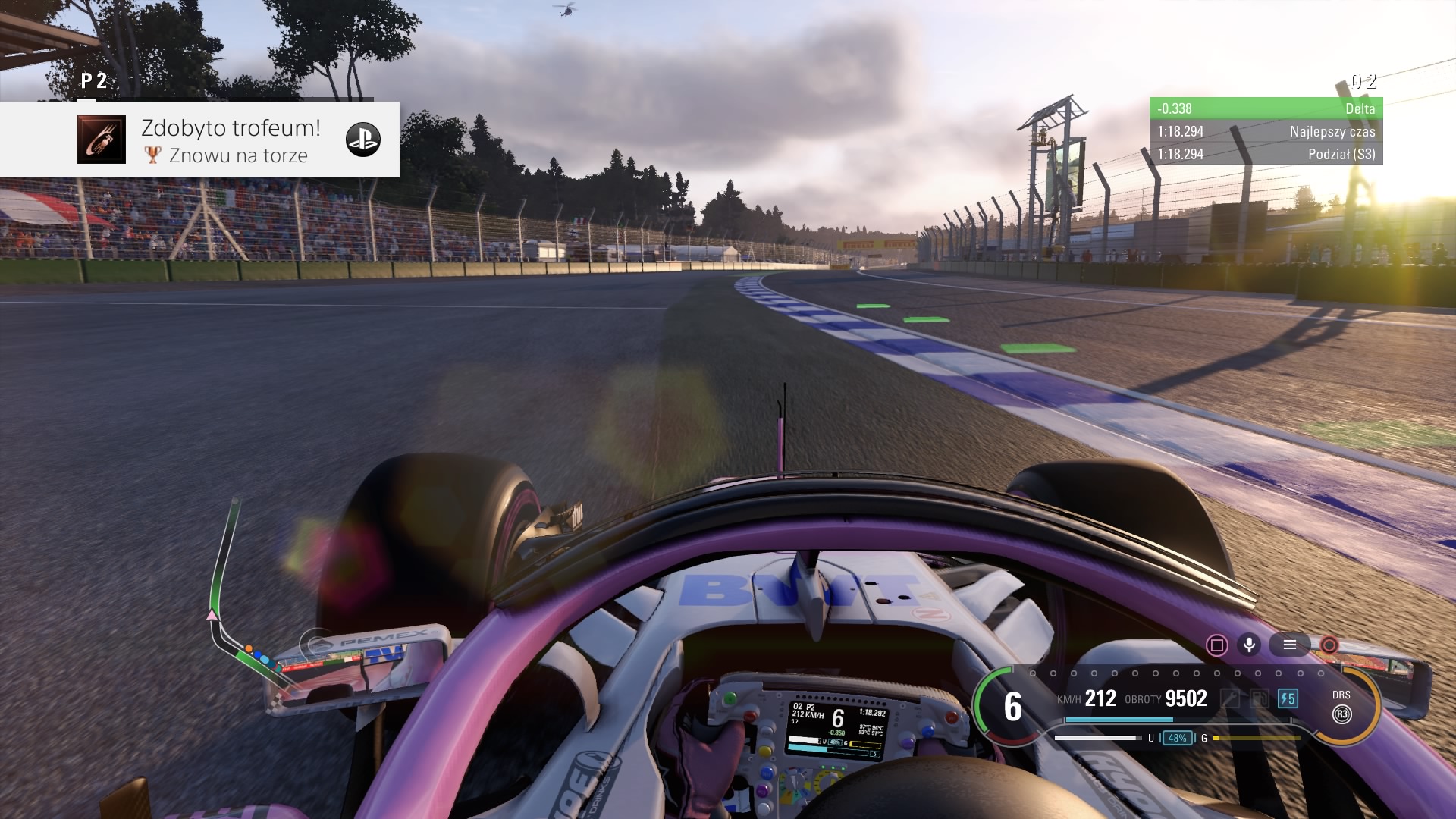Click the trophy thumbnail image in the notification
The width and height of the screenshot is (1456, 819).
pyautogui.click(x=102, y=140)
